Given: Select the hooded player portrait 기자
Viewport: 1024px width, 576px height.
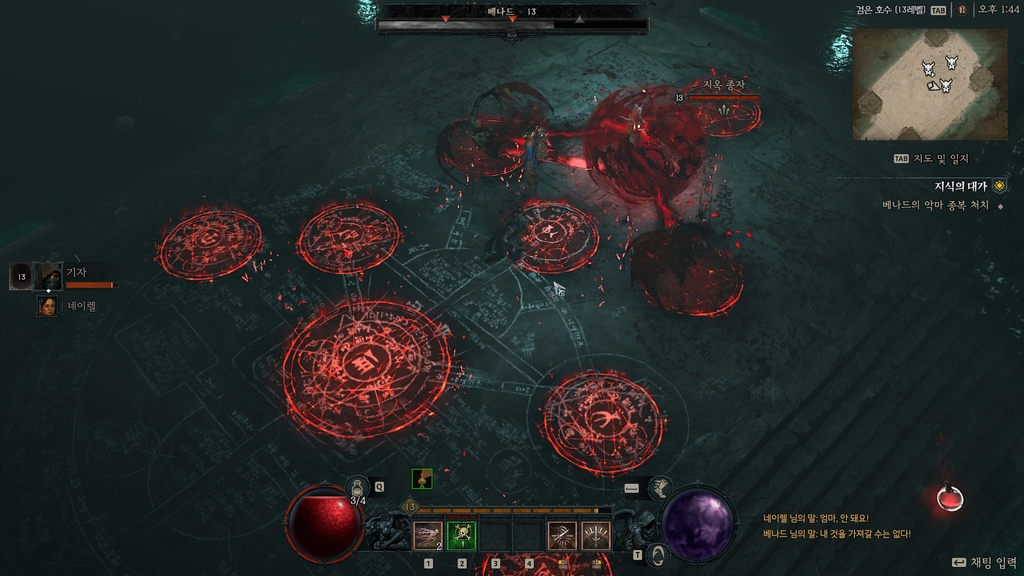Looking at the screenshot, I should click(x=48, y=276).
